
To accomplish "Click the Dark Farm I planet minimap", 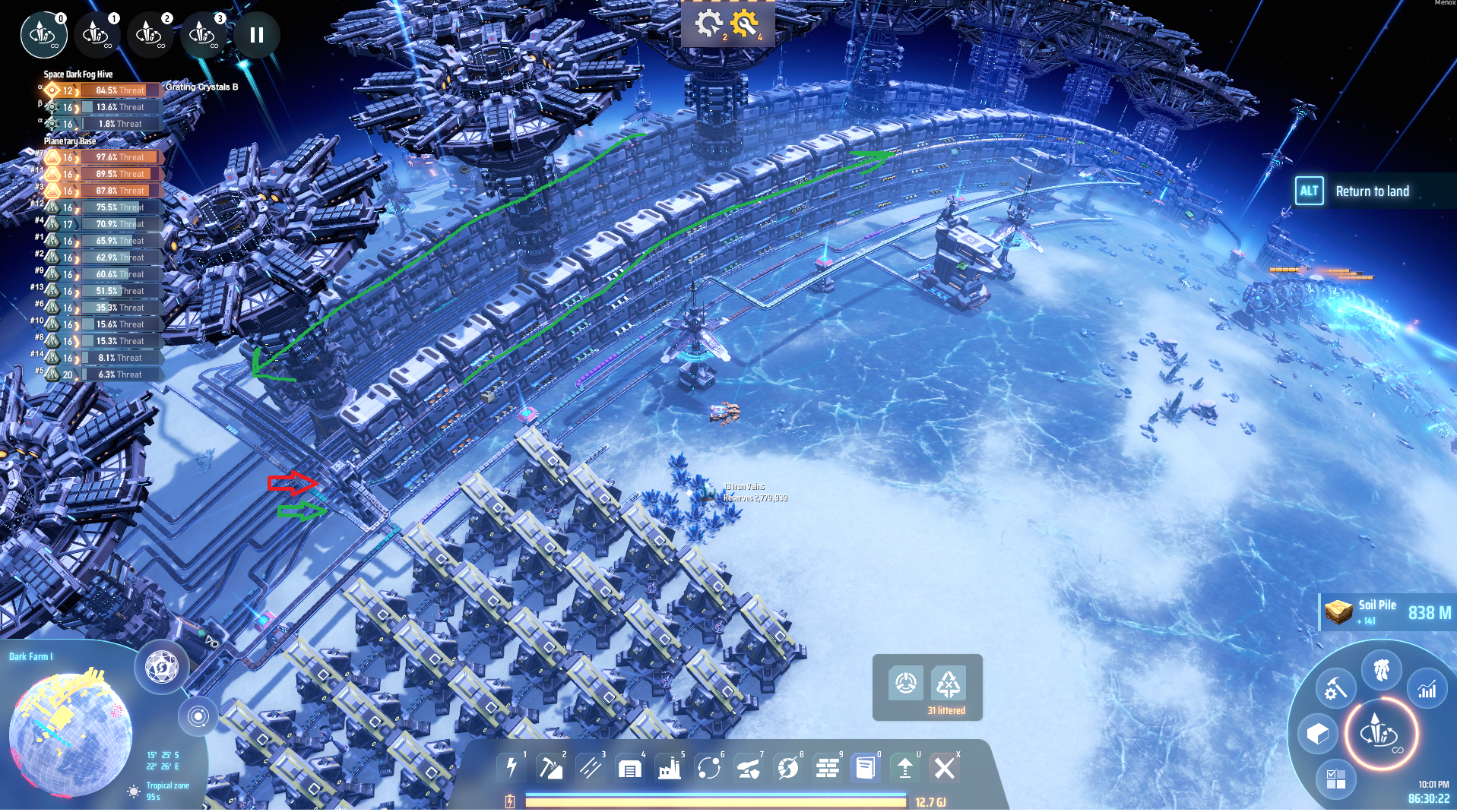I will [x=70, y=734].
